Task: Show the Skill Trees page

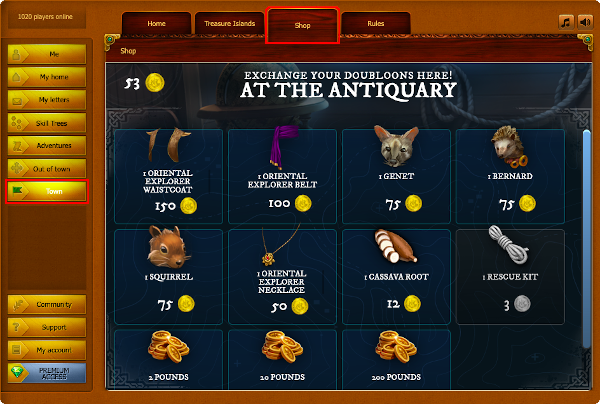Action: [54, 122]
